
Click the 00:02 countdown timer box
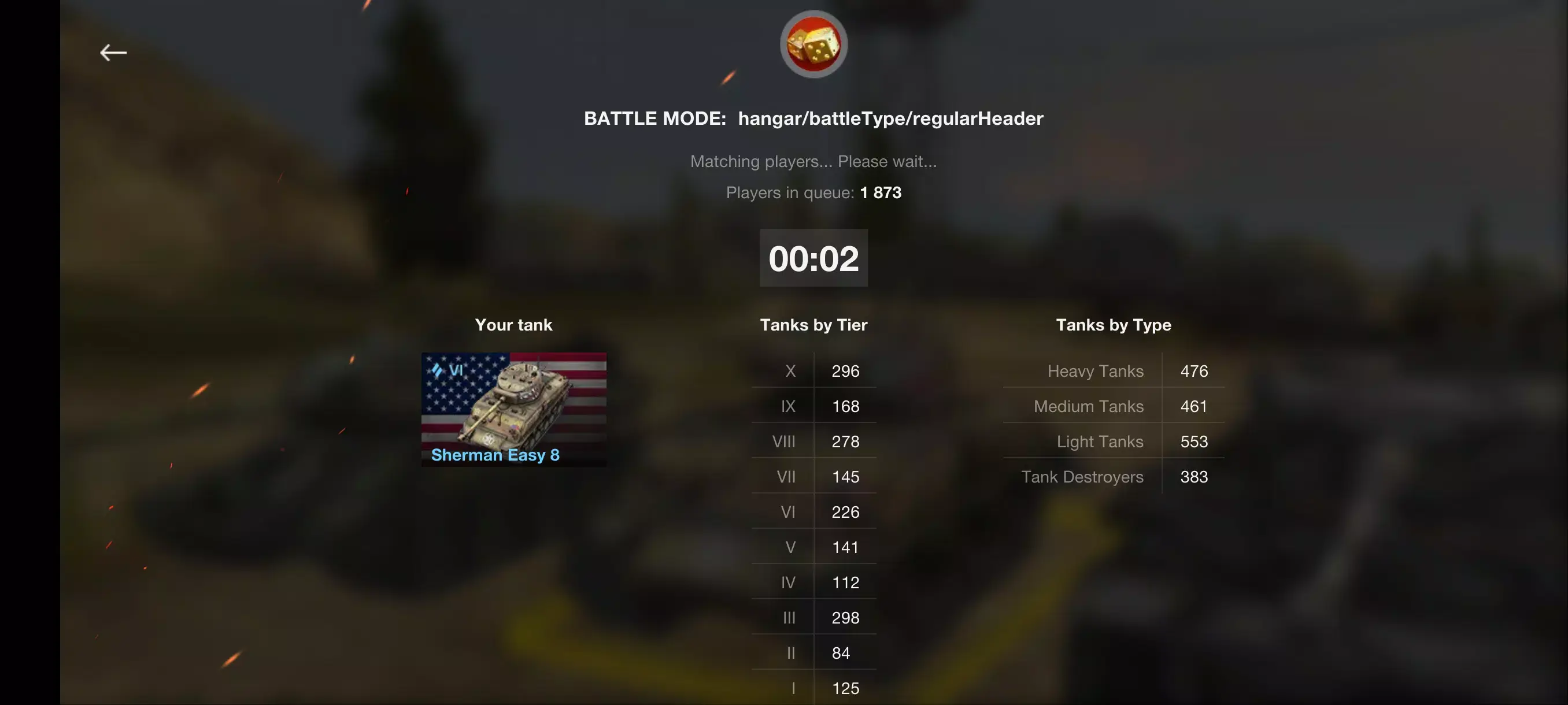(x=813, y=258)
